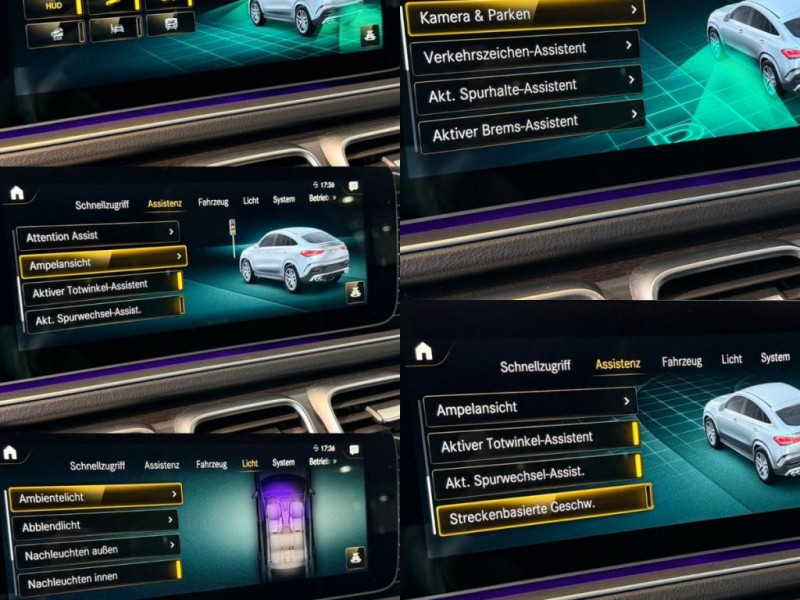Select Verkehrszeichen-Assistent entry
The width and height of the screenshot is (800, 600).
coord(526,50)
